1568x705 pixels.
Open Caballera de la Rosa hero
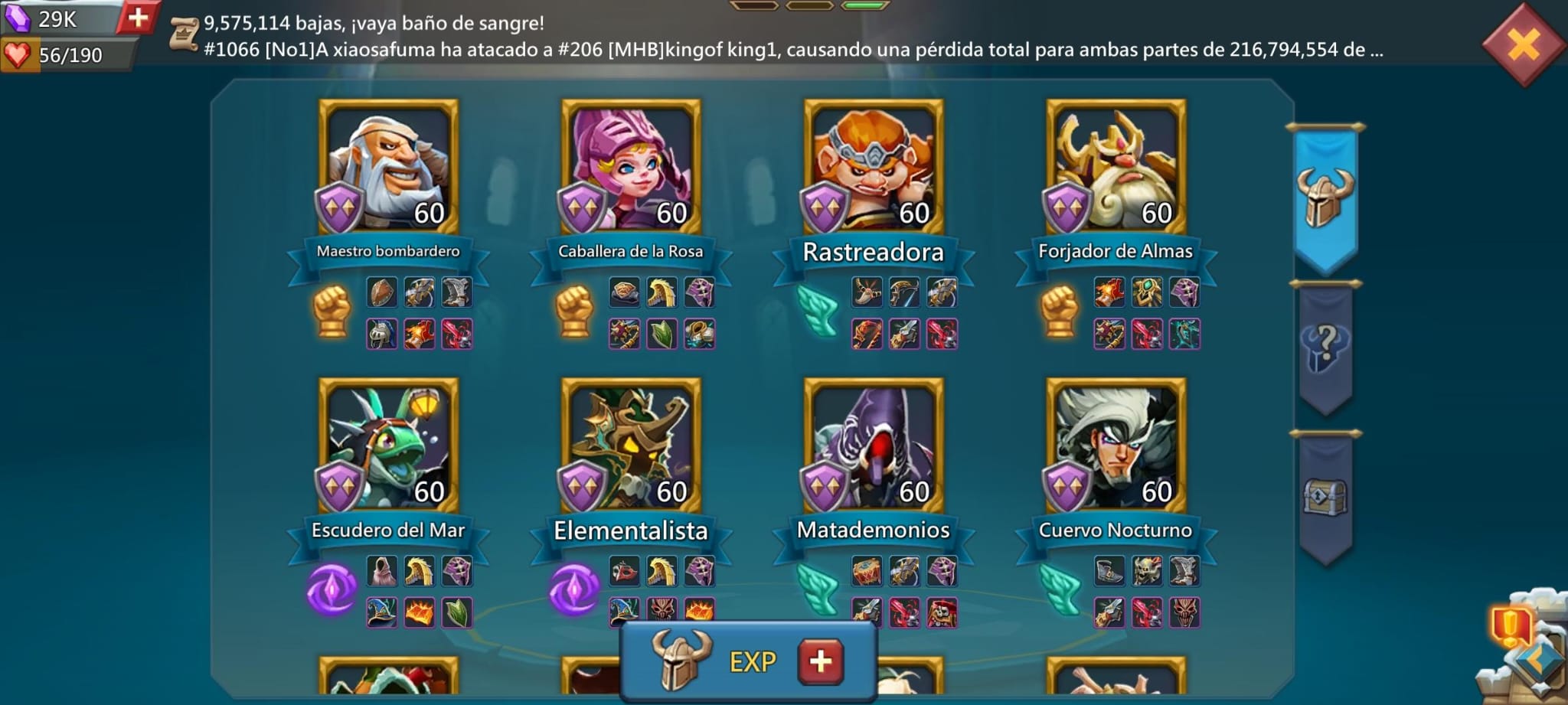pyautogui.click(x=631, y=167)
